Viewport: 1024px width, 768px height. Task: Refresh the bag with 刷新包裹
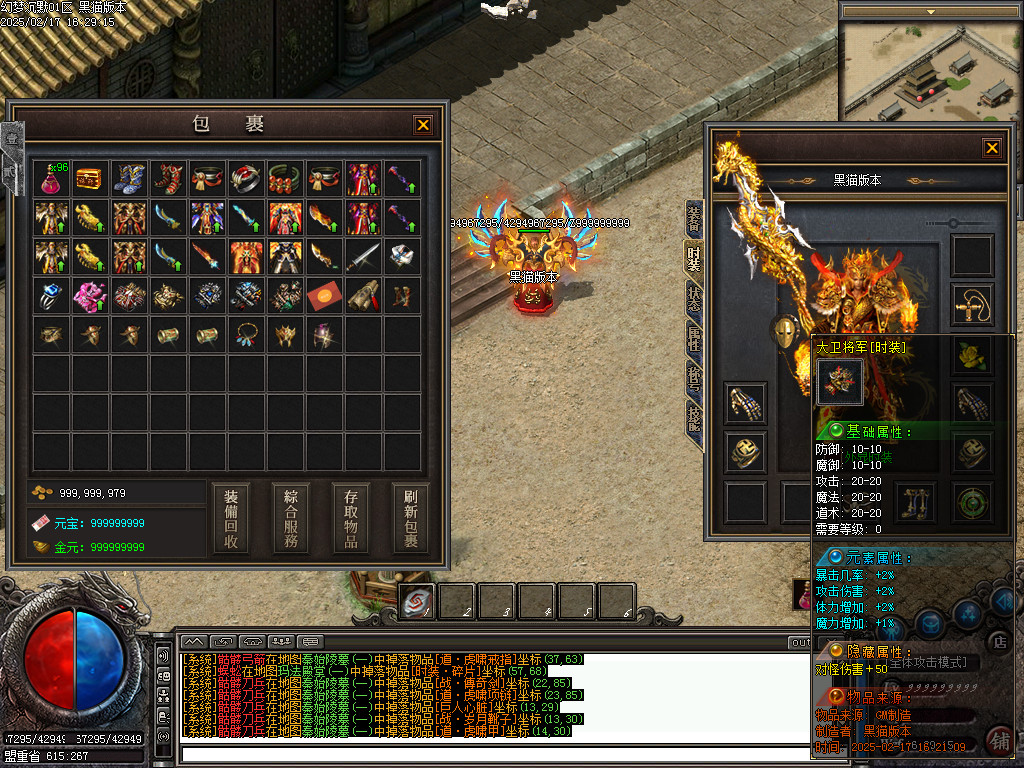click(410, 518)
